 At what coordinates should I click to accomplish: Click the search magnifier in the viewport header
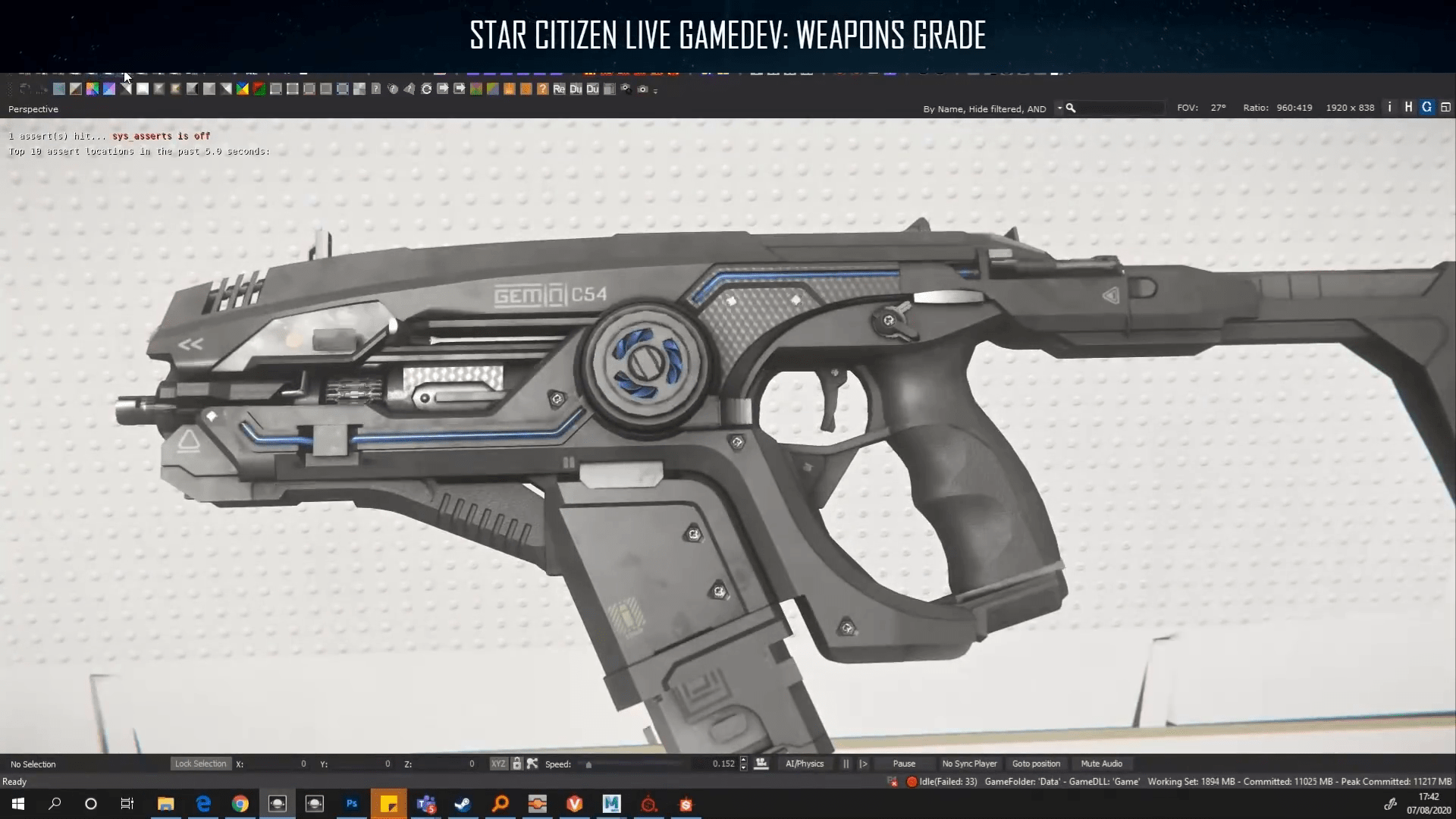tap(1071, 108)
